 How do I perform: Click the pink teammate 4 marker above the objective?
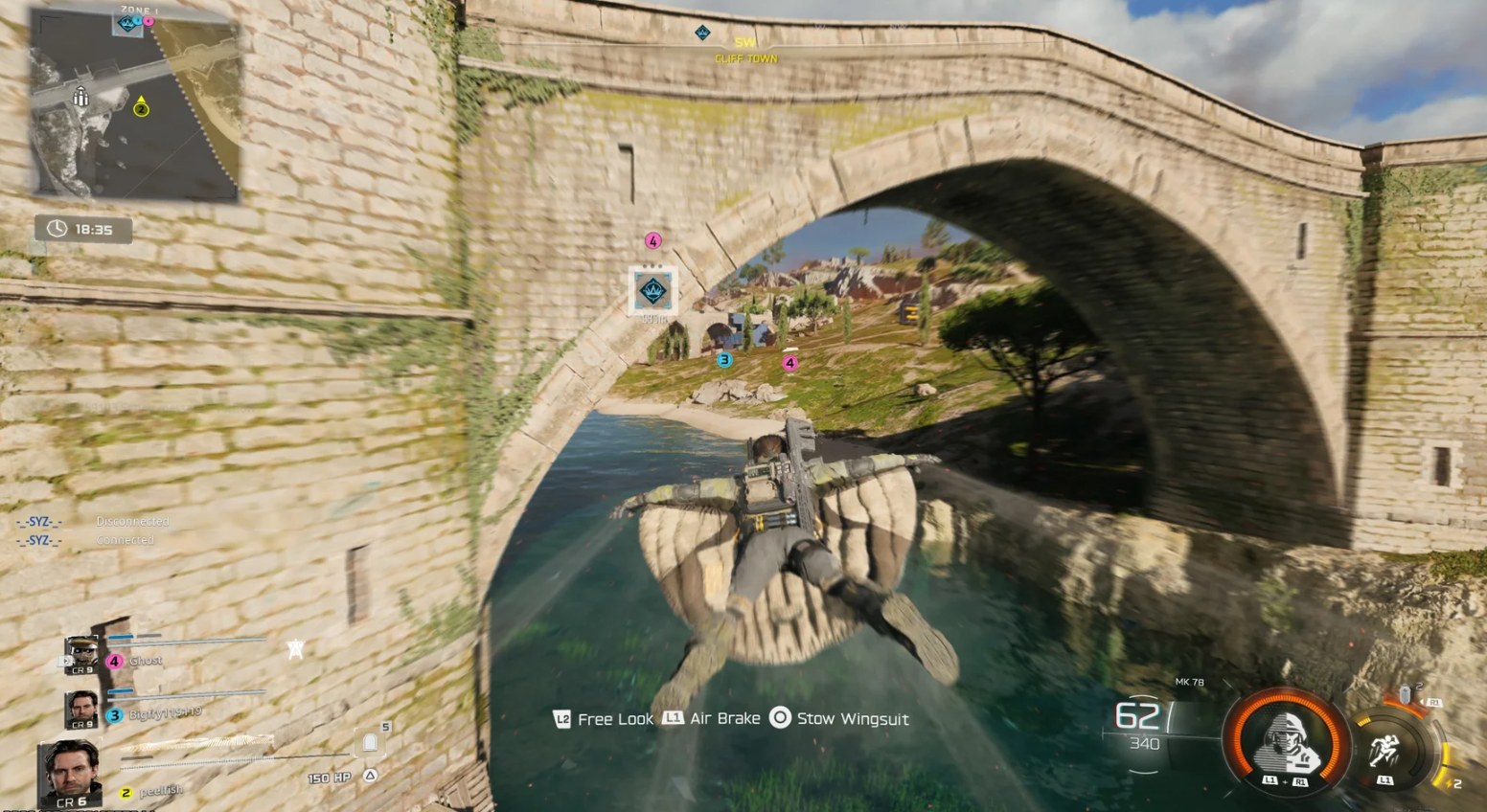tap(652, 240)
